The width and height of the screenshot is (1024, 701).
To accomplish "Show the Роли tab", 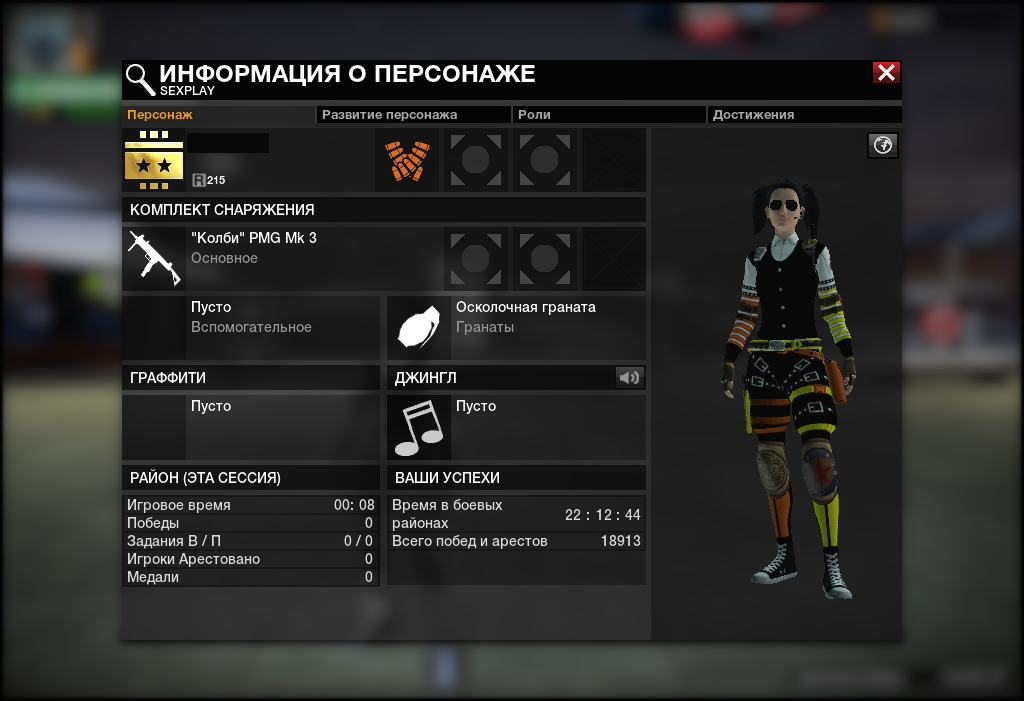I will pyautogui.click(x=534, y=115).
